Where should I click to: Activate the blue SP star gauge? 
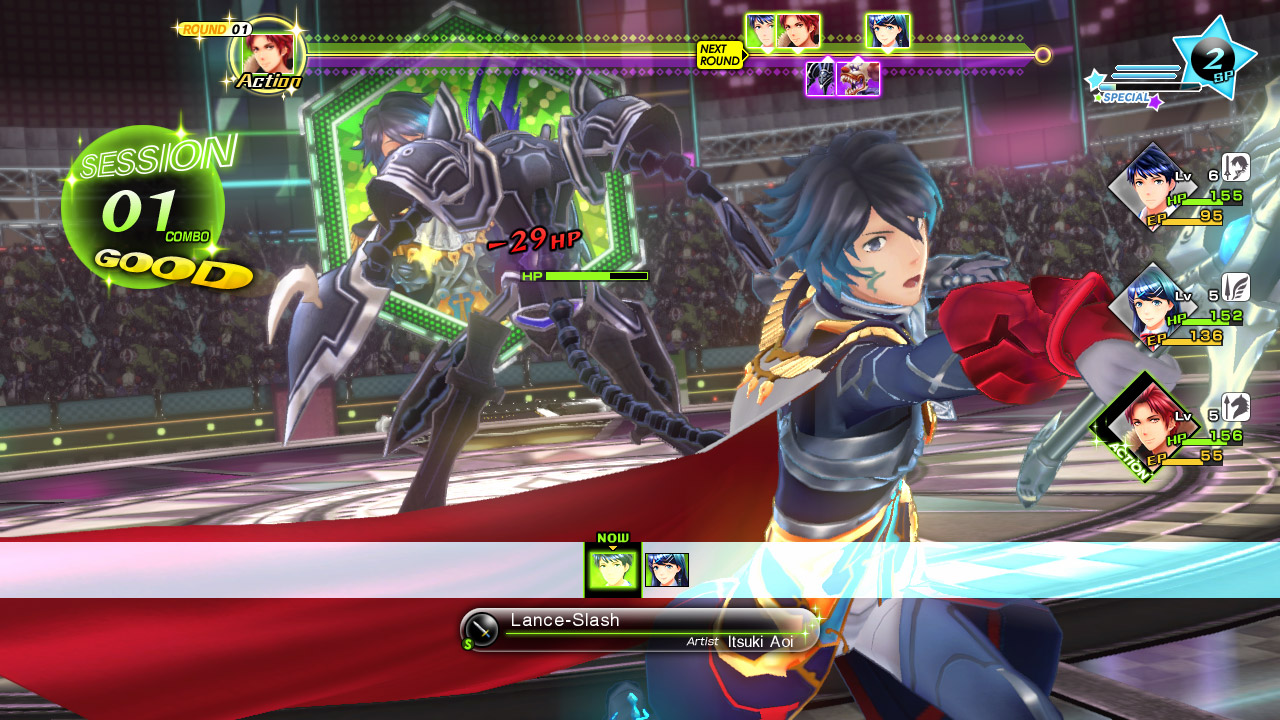tap(1217, 56)
